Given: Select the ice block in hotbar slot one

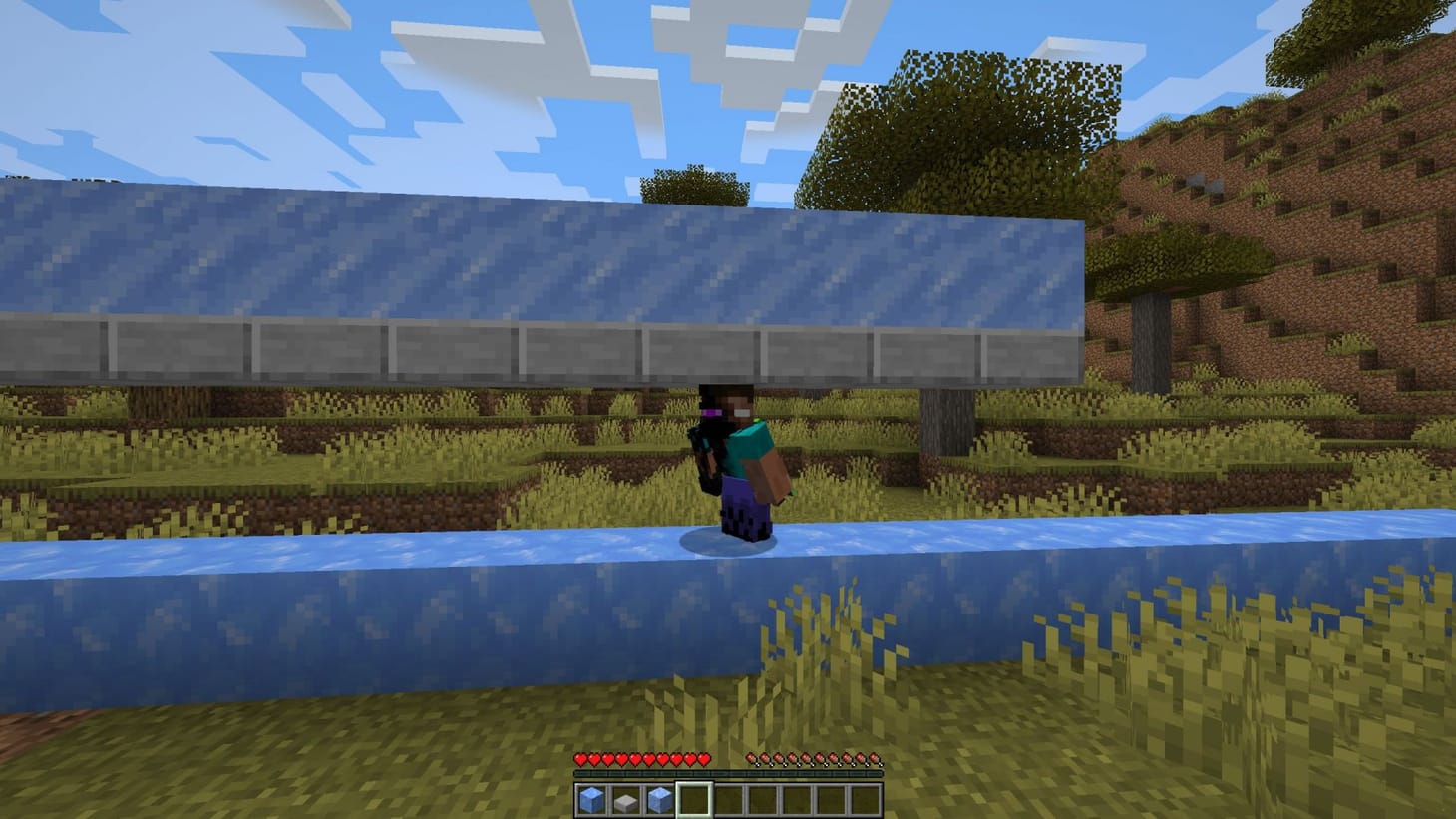Looking at the screenshot, I should coord(592,798).
